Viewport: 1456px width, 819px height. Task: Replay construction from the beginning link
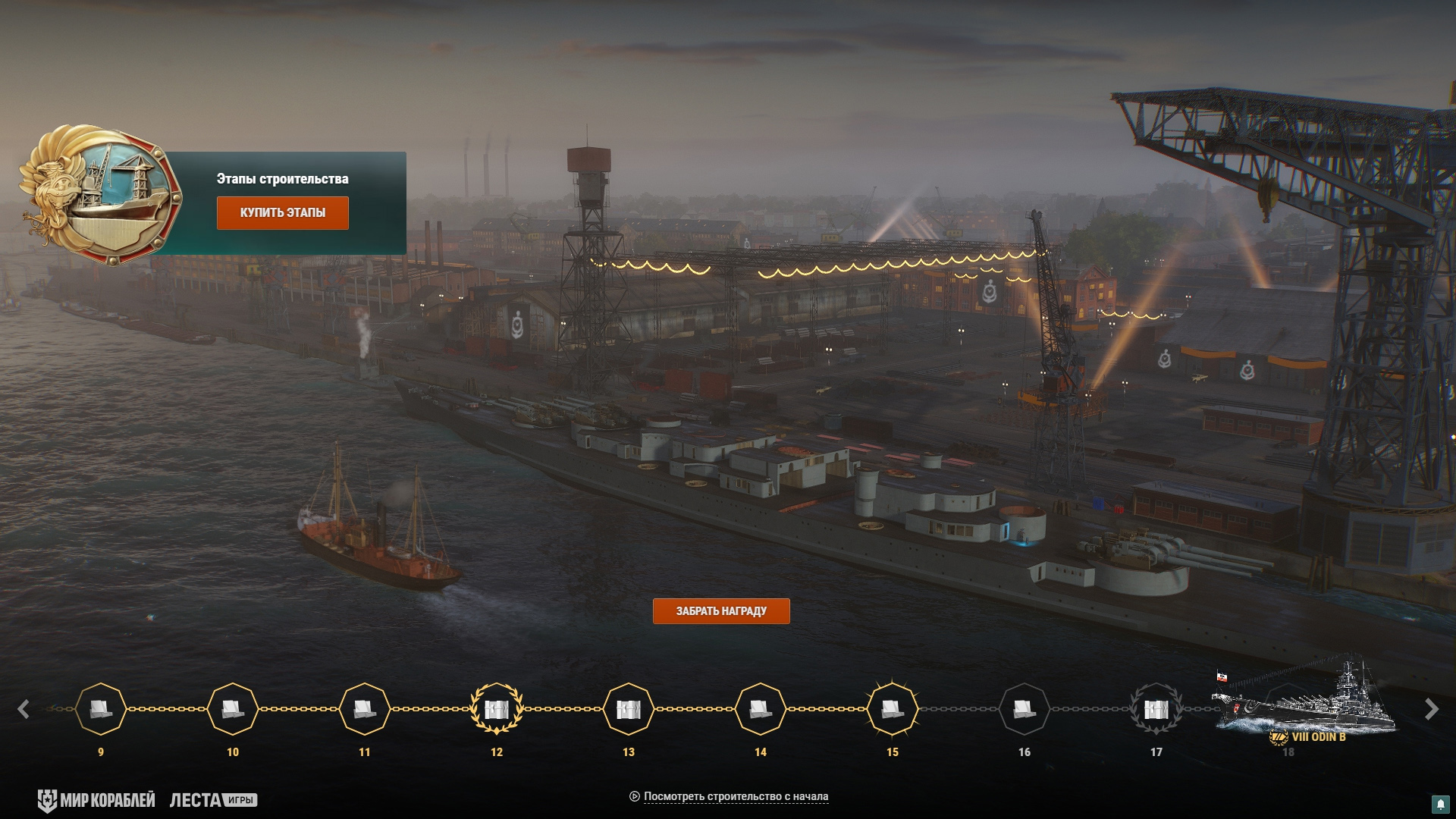point(735,796)
